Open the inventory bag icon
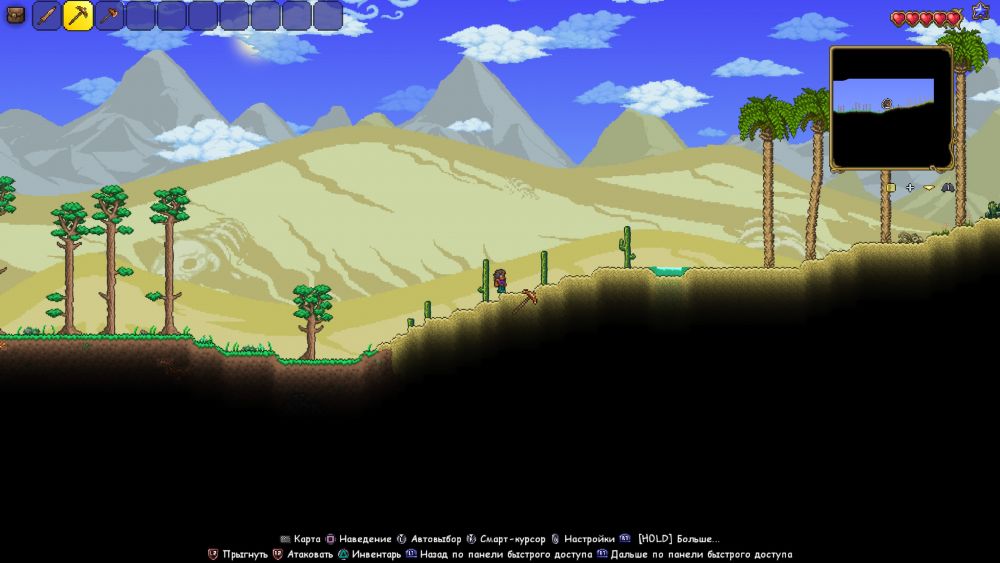The width and height of the screenshot is (1000, 563). 15,15
